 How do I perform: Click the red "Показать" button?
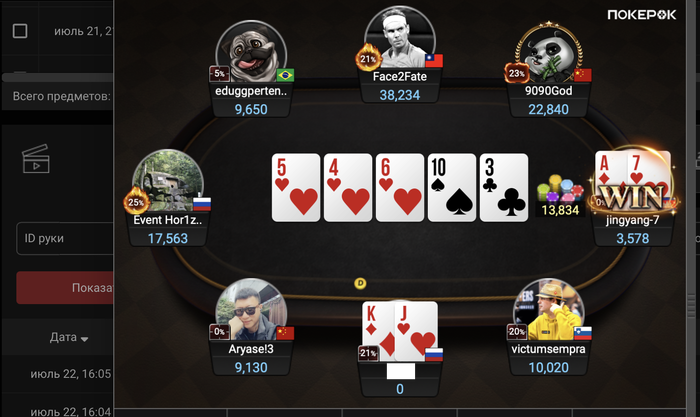coord(65,288)
